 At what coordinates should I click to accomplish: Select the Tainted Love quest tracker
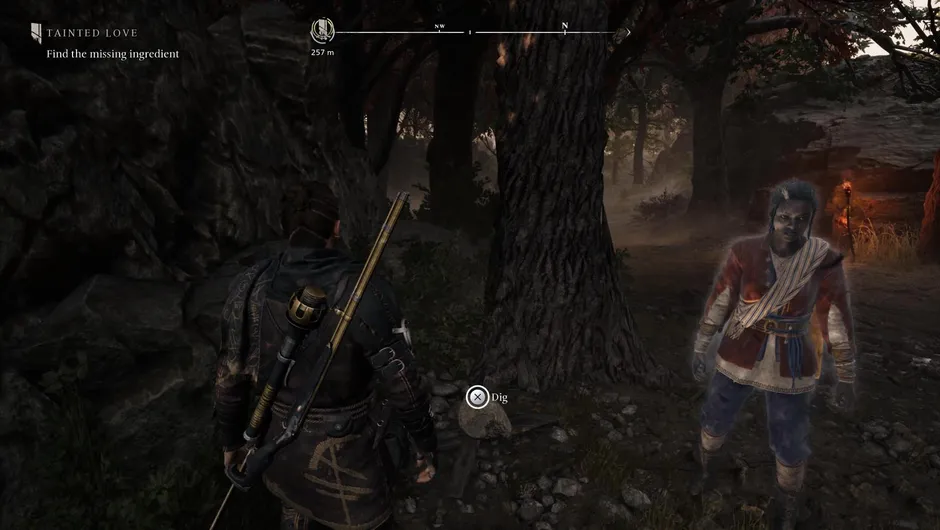[x=92, y=33]
